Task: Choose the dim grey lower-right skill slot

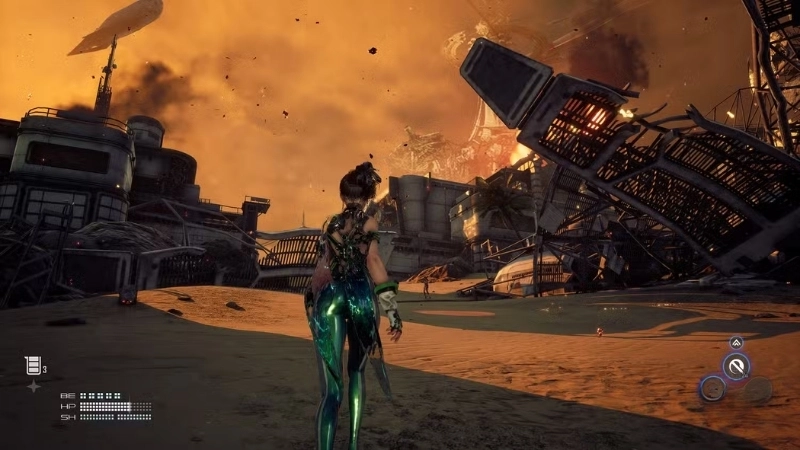Action: pos(759,390)
